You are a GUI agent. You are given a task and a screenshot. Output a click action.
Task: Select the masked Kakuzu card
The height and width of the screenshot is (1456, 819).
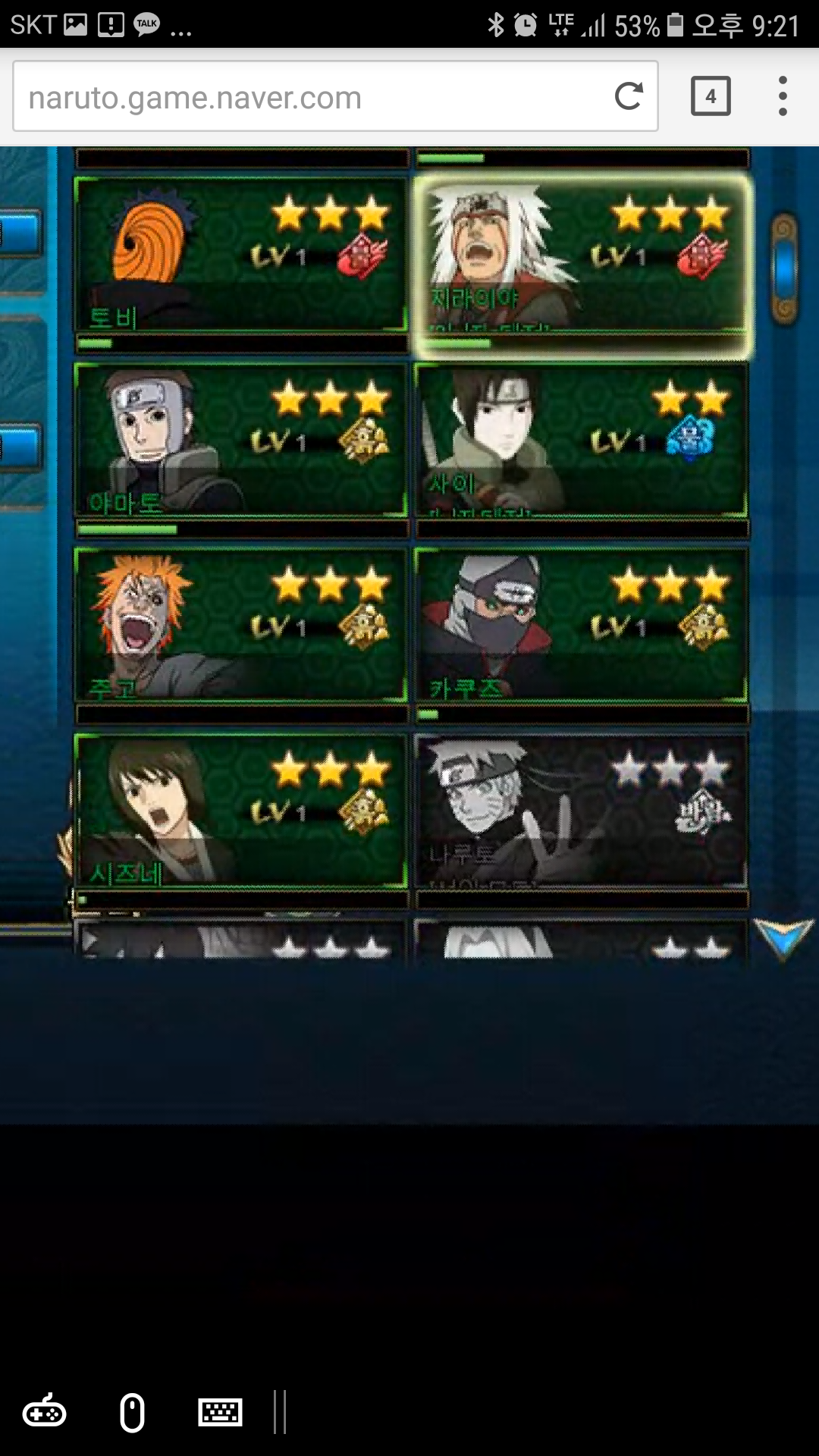pos(581,626)
